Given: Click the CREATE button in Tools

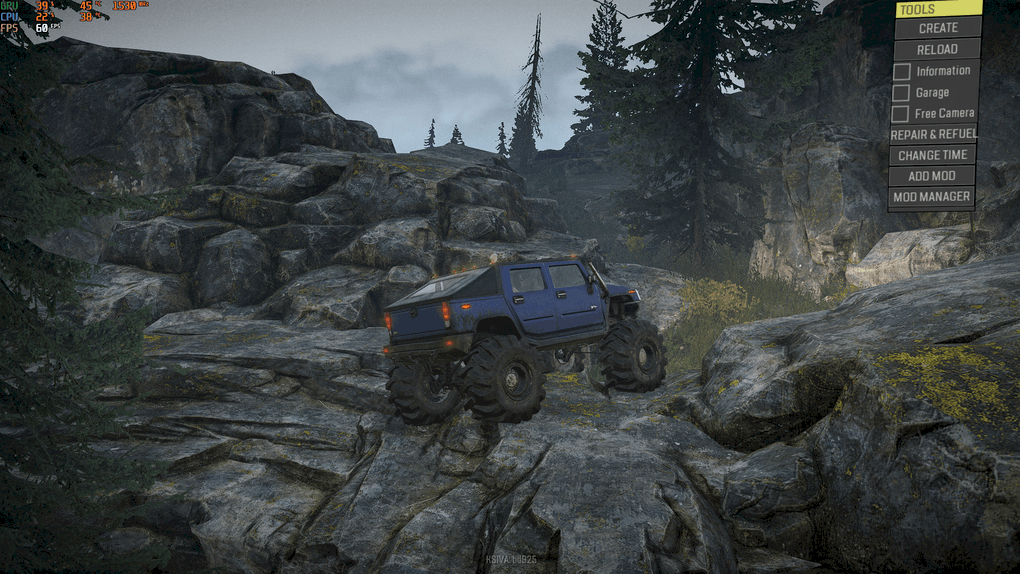Looking at the screenshot, I should tap(937, 28).
